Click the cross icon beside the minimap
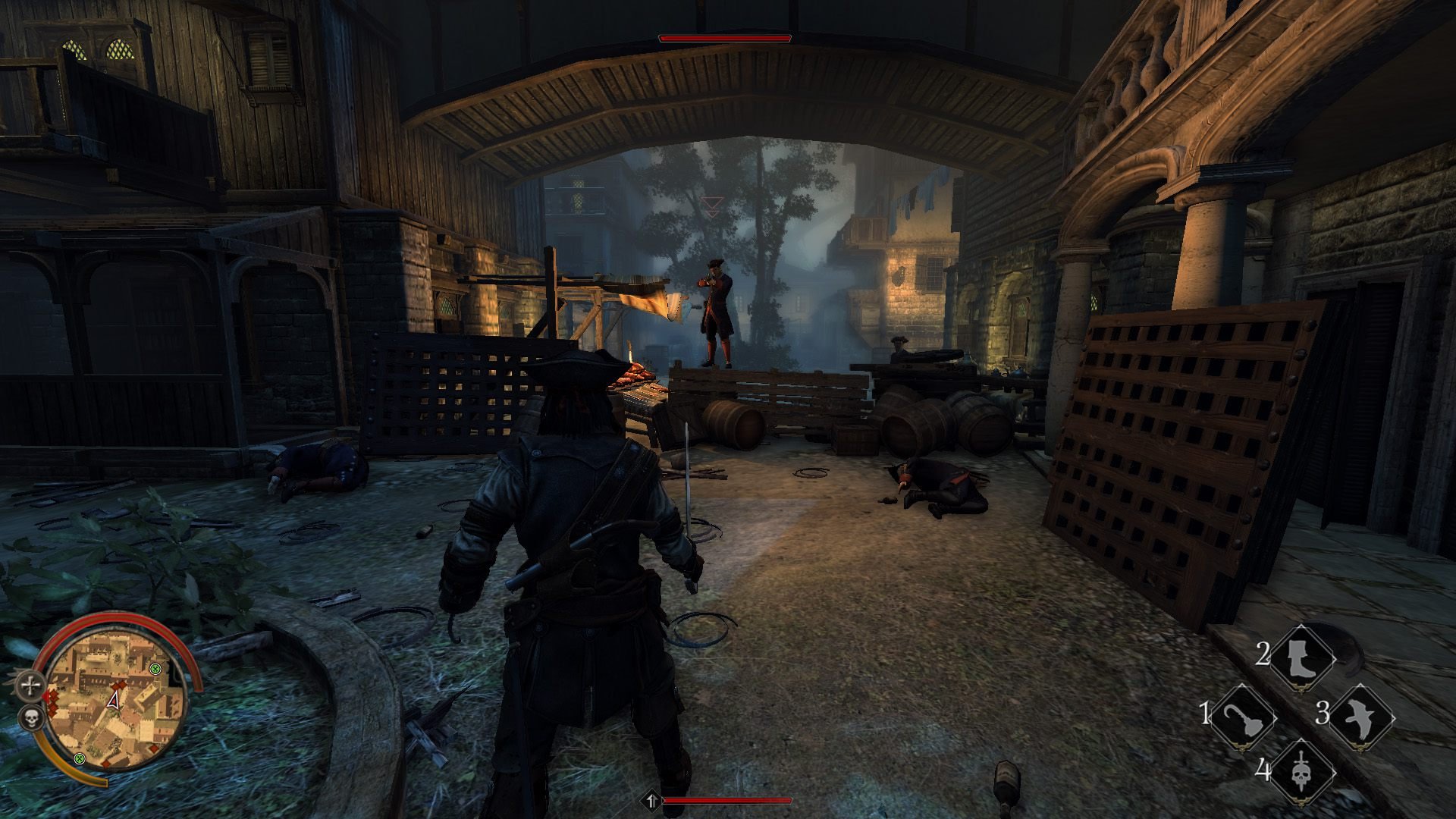 [x=30, y=687]
